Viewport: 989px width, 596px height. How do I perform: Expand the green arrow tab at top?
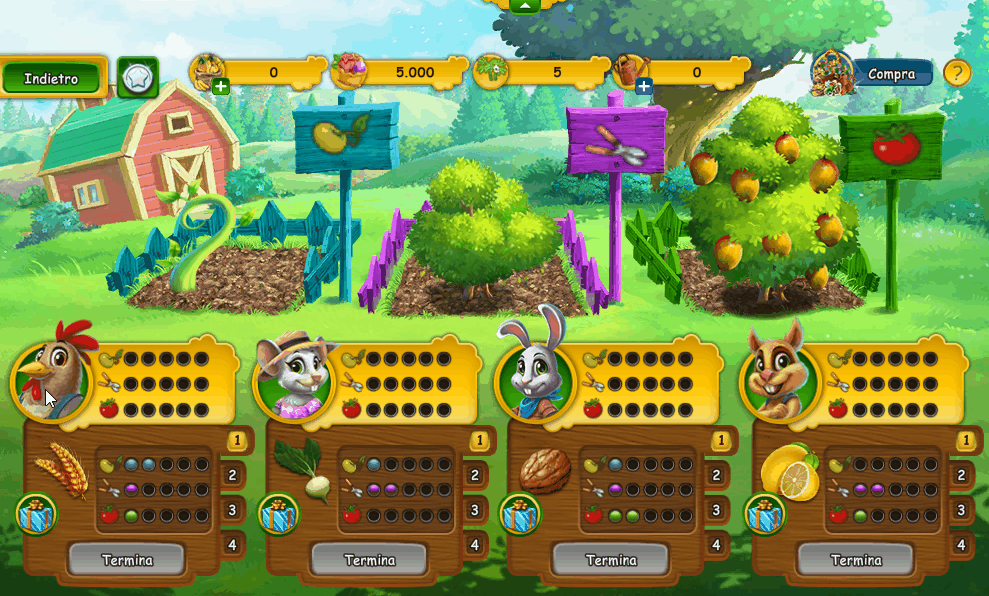(x=526, y=5)
